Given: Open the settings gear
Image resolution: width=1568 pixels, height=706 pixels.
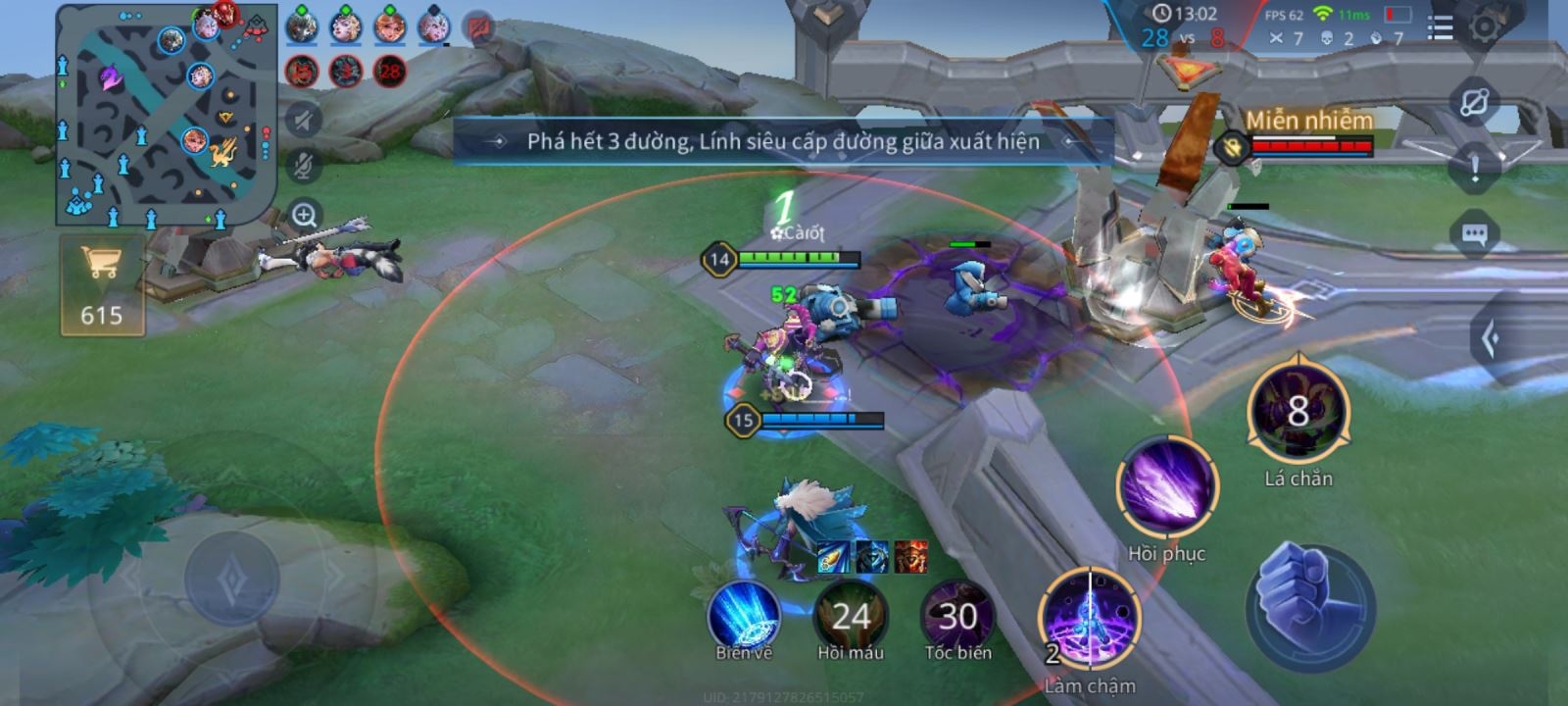Looking at the screenshot, I should [x=1485, y=26].
